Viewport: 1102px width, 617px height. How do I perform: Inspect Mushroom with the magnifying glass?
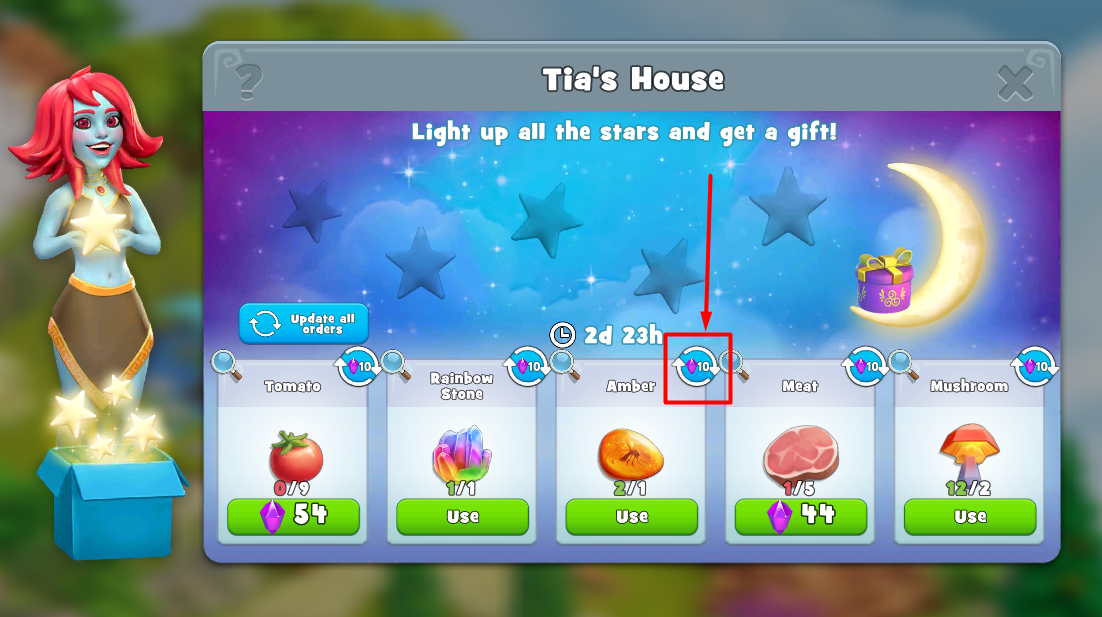pos(903,366)
